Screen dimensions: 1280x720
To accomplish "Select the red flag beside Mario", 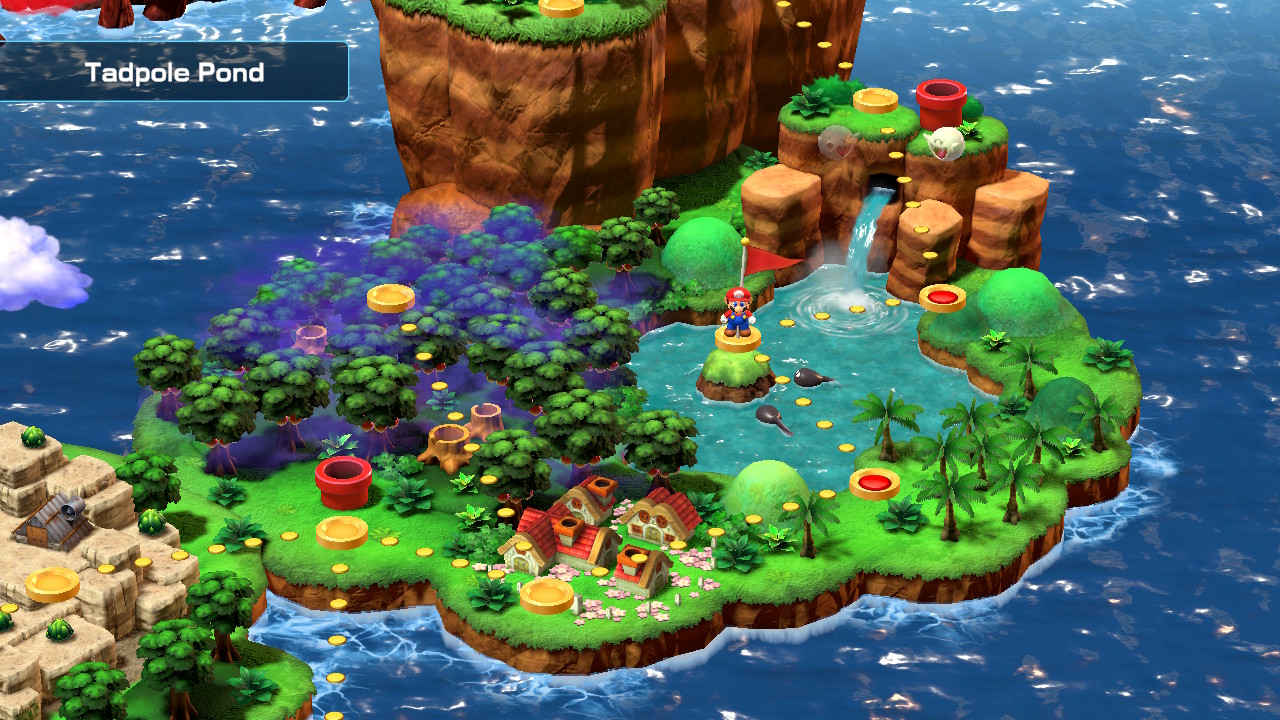I will point(766,264).
